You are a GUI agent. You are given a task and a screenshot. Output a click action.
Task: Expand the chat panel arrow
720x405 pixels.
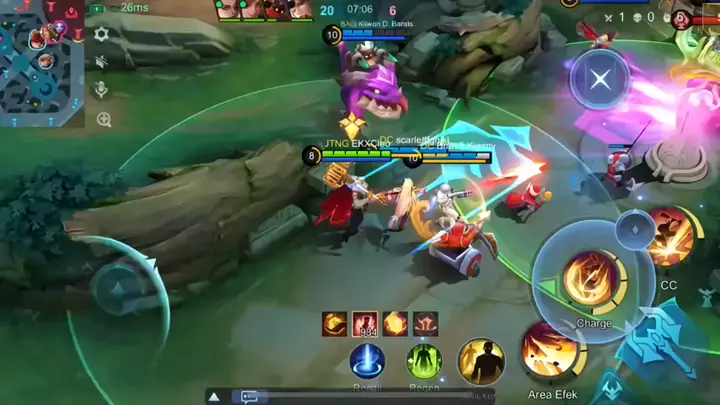point(214,397)
